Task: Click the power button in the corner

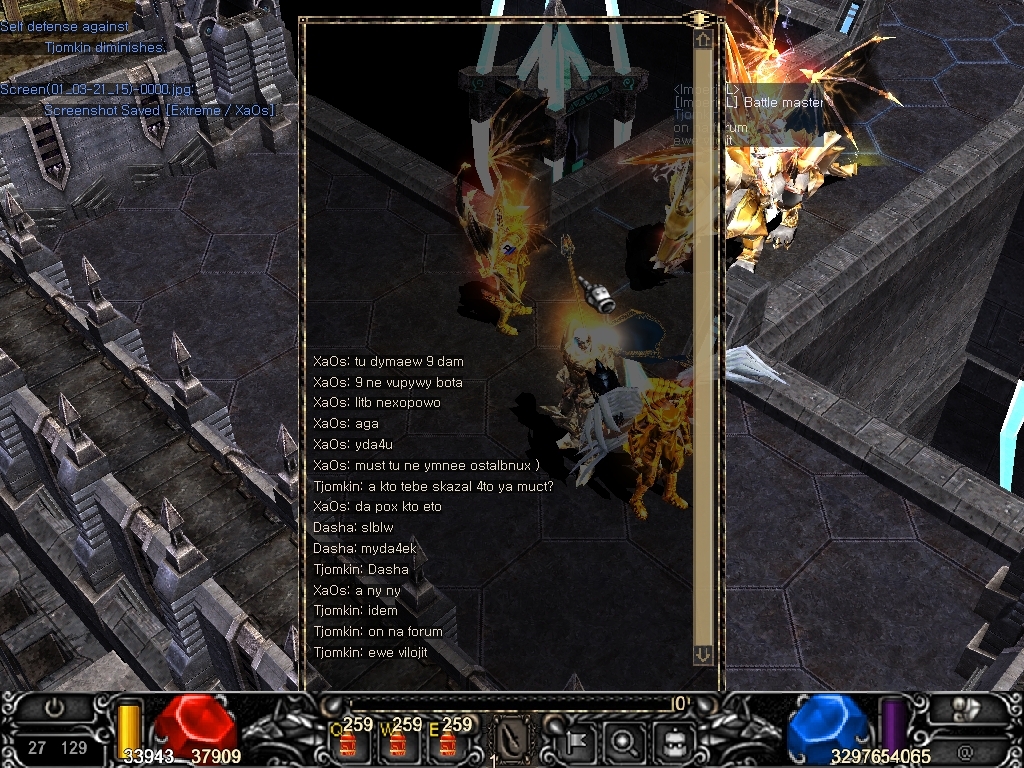Action: click(54, 707)
